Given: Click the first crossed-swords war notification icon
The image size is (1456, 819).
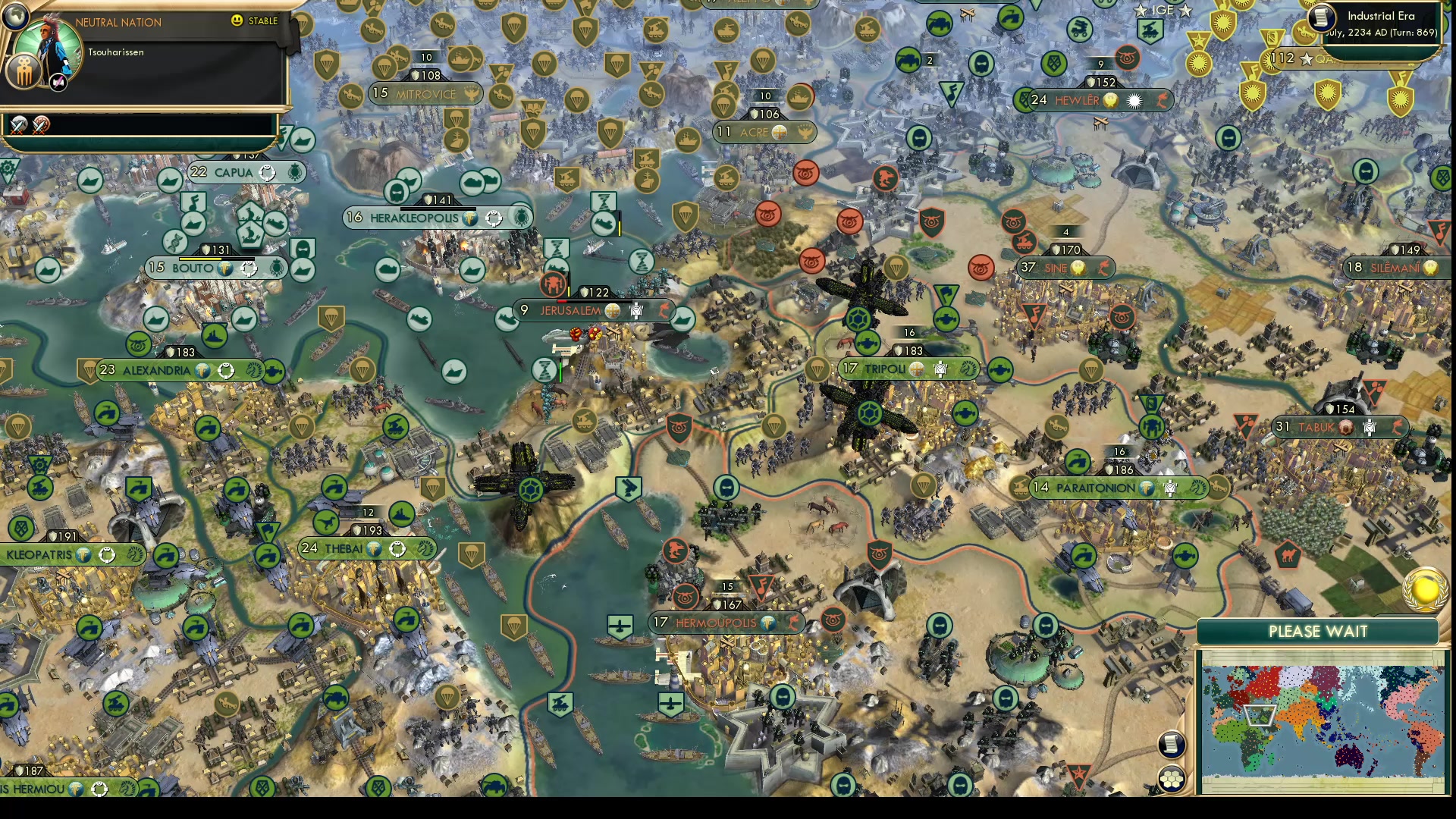Looking at the screenshot, I should tap(18, 124).
